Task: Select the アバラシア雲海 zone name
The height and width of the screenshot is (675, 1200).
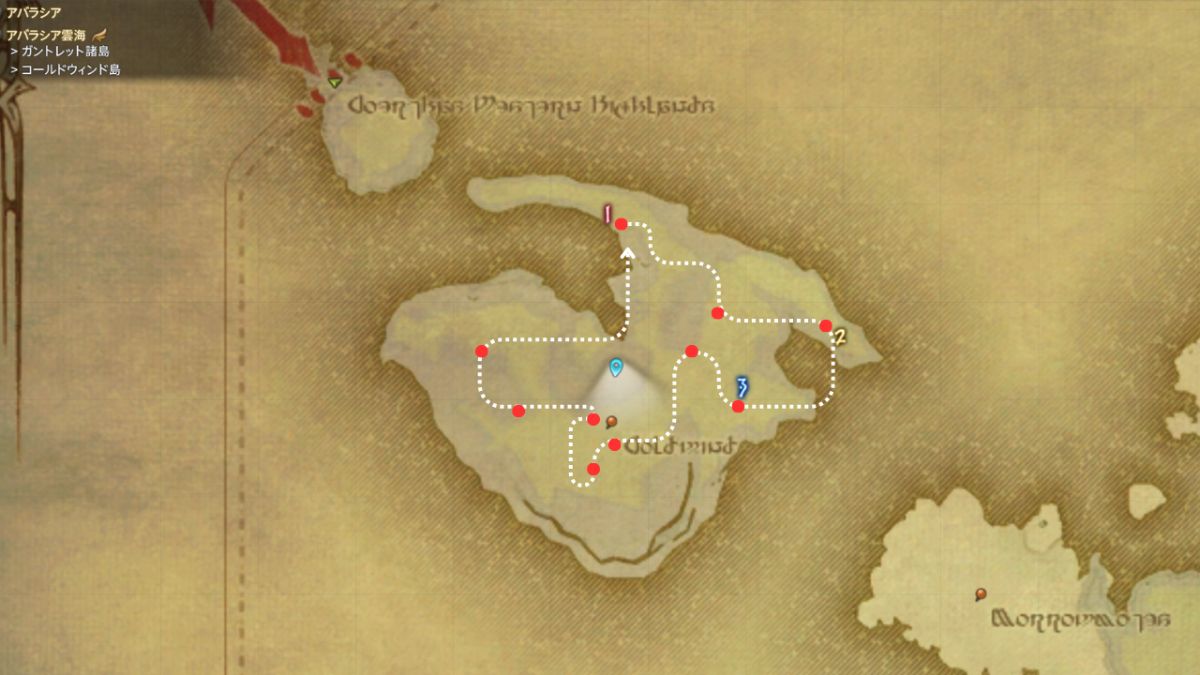Action: click(x=48, y=34)
